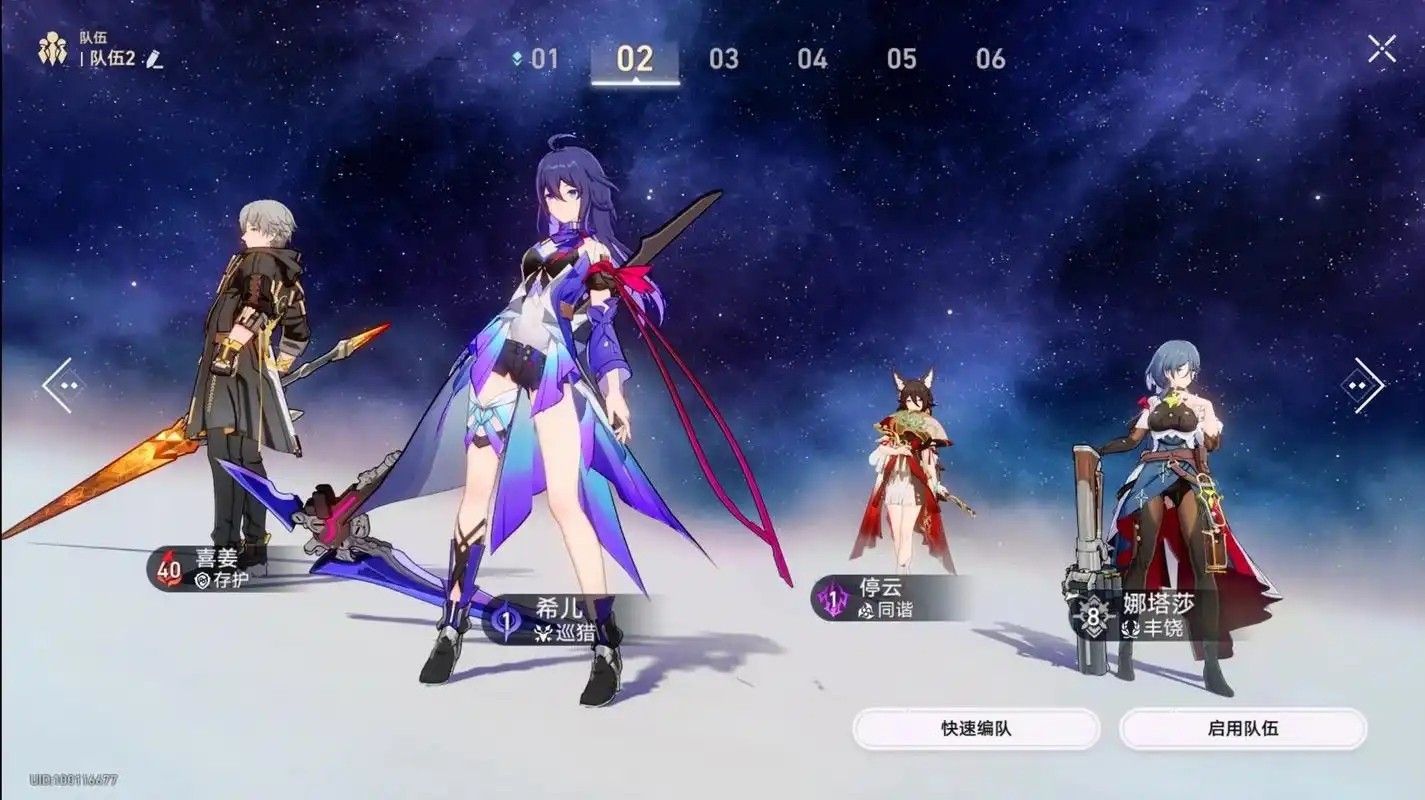The image size is (1425, 800).
Task: Click the diamond marker beside tab 01
Action: (x=516, y=58)
